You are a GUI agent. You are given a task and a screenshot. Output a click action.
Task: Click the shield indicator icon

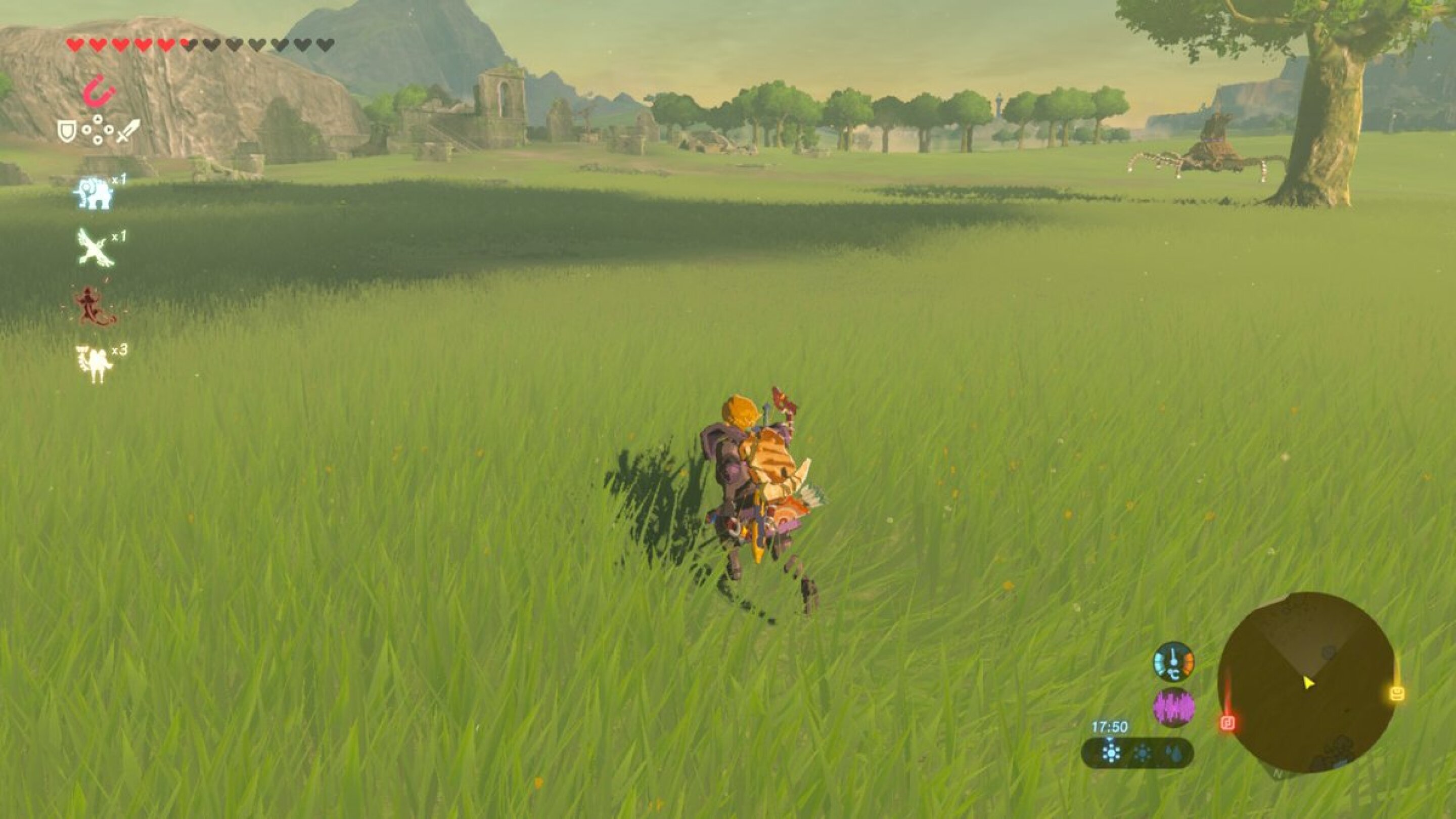(x=67, y=131)
